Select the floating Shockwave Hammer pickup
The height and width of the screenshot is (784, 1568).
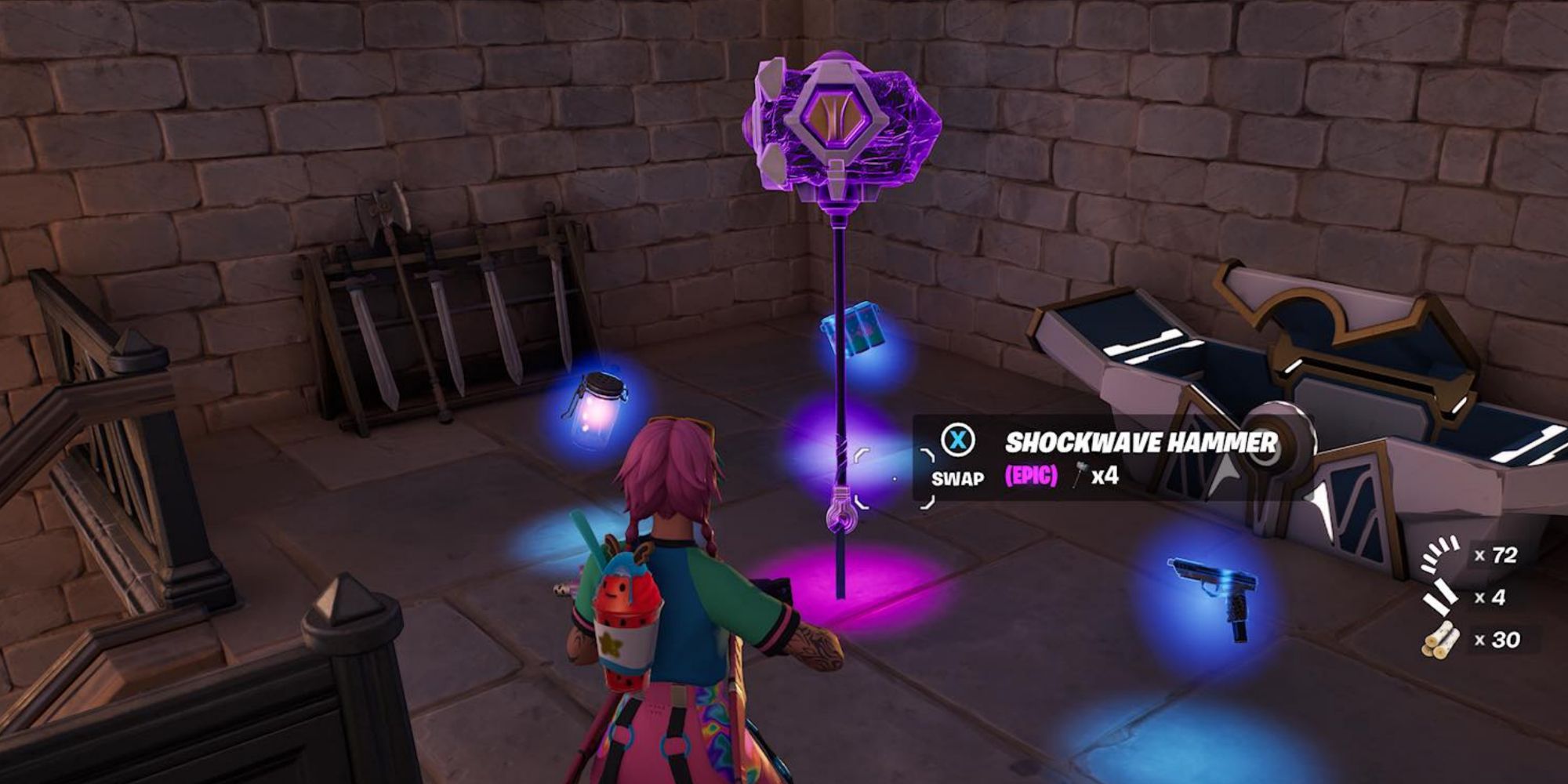(843, 125)
